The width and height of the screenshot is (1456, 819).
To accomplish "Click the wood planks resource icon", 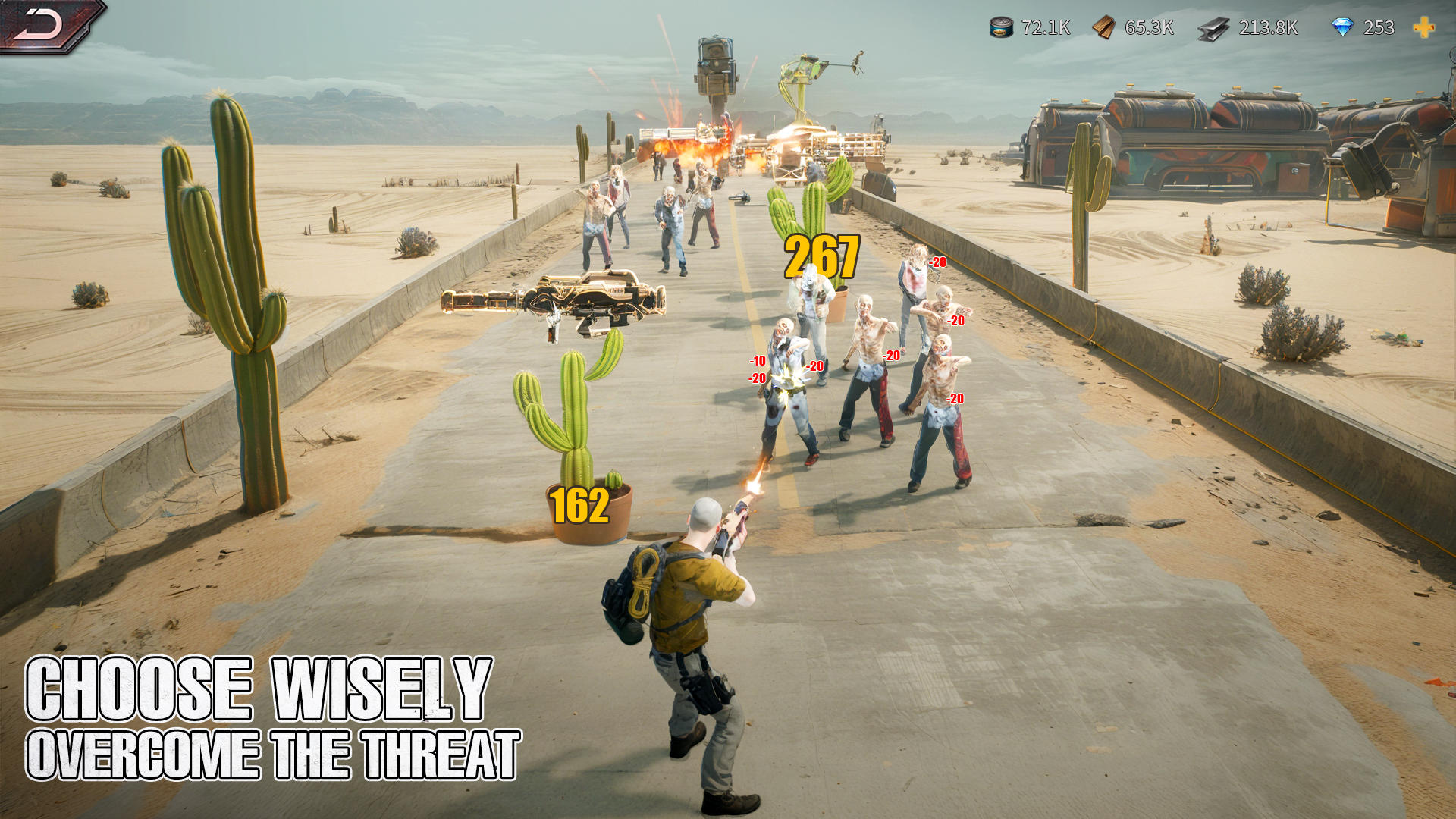I will (x=1103, y=29).
